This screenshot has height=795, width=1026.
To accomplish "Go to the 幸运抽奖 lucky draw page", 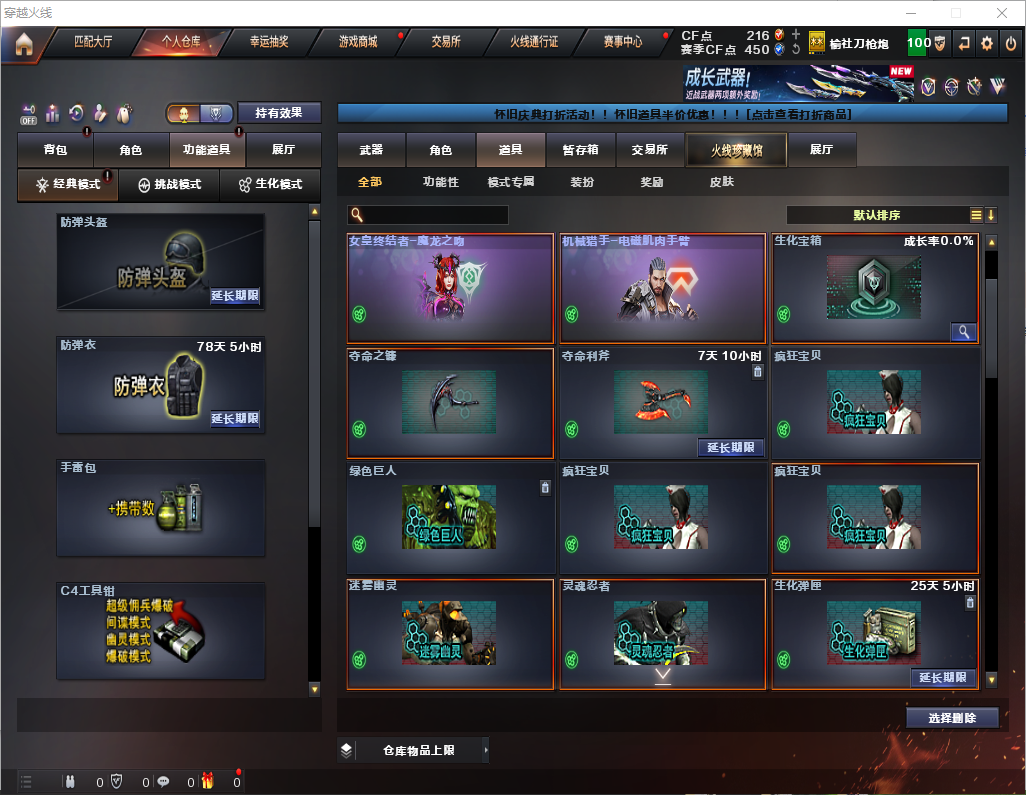I will pos(268,42).
